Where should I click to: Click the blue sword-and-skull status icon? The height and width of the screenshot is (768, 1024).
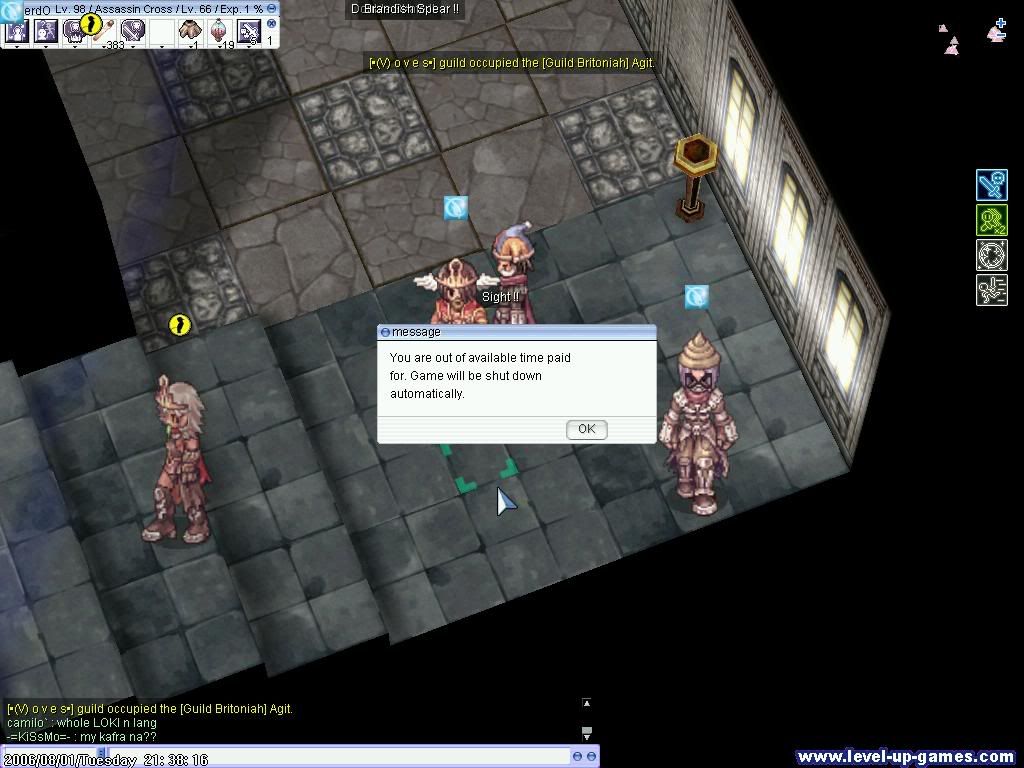pos(991,185)
